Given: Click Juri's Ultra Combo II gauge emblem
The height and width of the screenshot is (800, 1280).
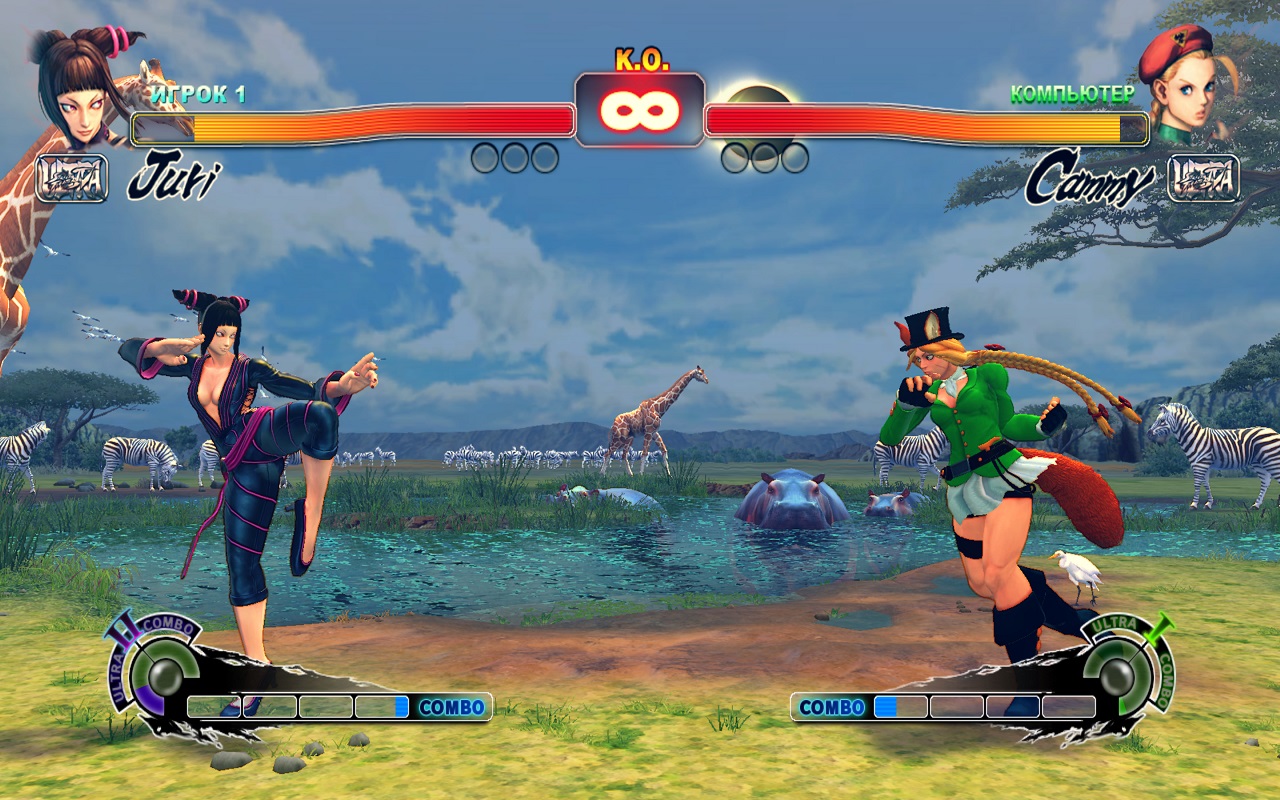Looking at the screenshot, I should pyautogui.click(x=153, y=664).
